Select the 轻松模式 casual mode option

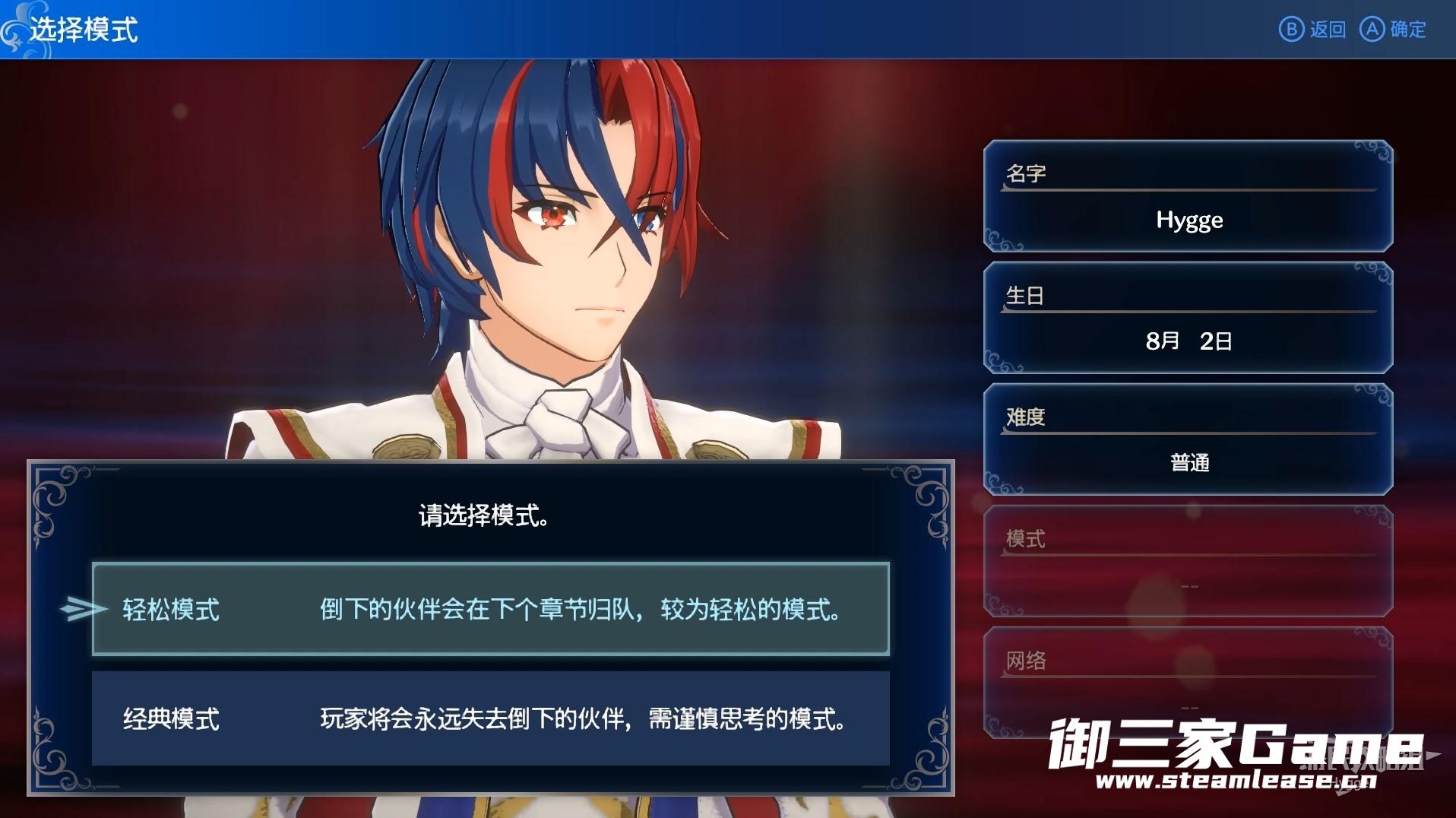(x=490, y=609)
